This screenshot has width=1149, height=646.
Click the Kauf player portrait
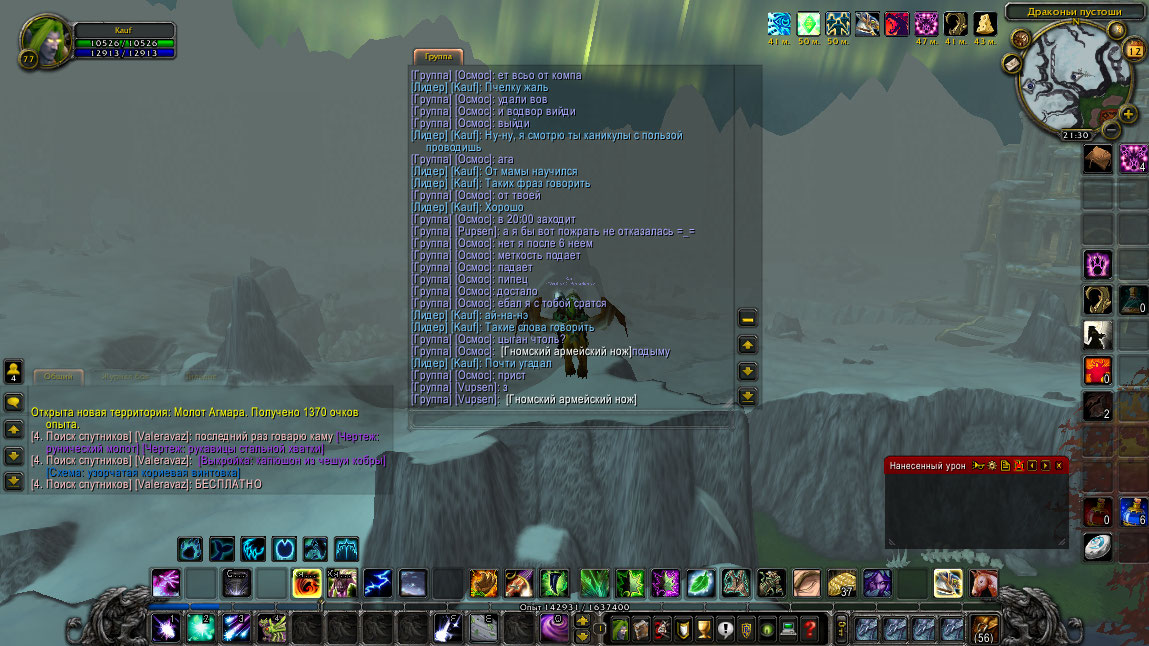[x=44, y=40]
